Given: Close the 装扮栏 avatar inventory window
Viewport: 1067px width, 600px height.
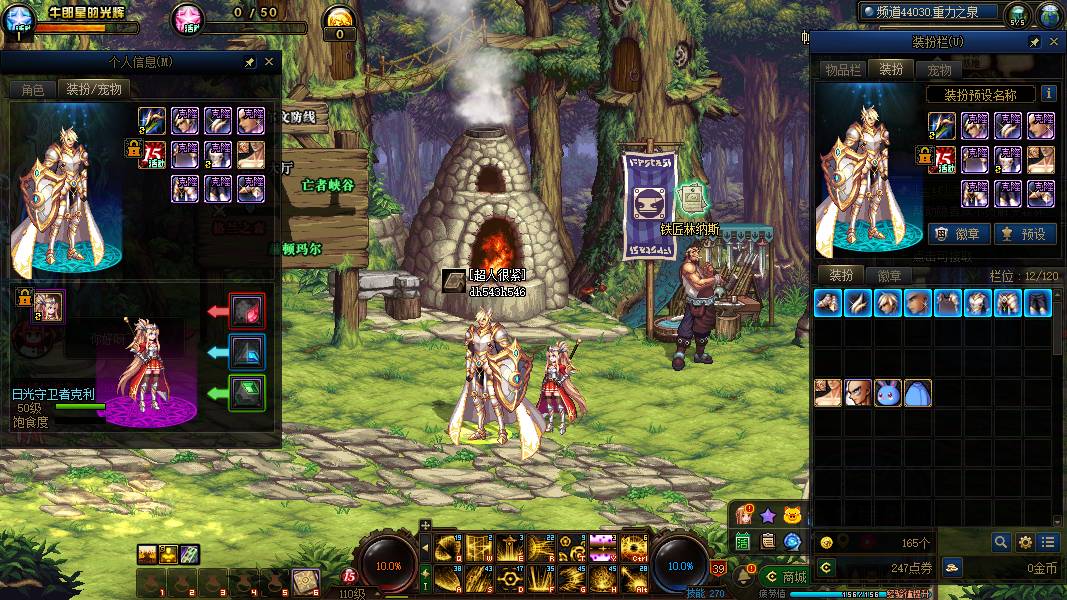Looking at the screenshot, I should coord(1052,42).
